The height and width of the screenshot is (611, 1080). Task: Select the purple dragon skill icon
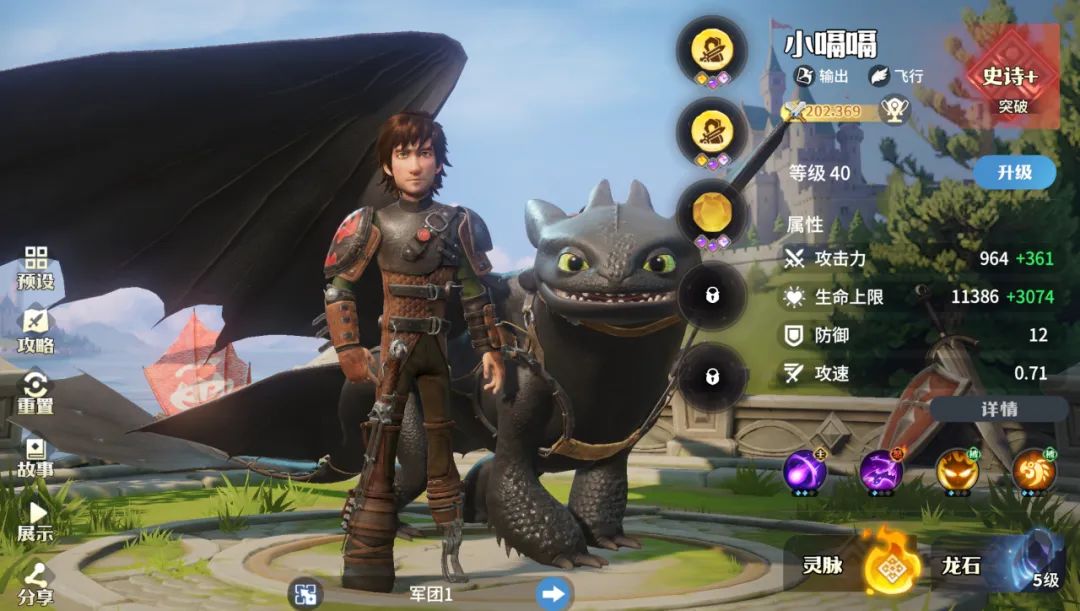click(881, 471)
